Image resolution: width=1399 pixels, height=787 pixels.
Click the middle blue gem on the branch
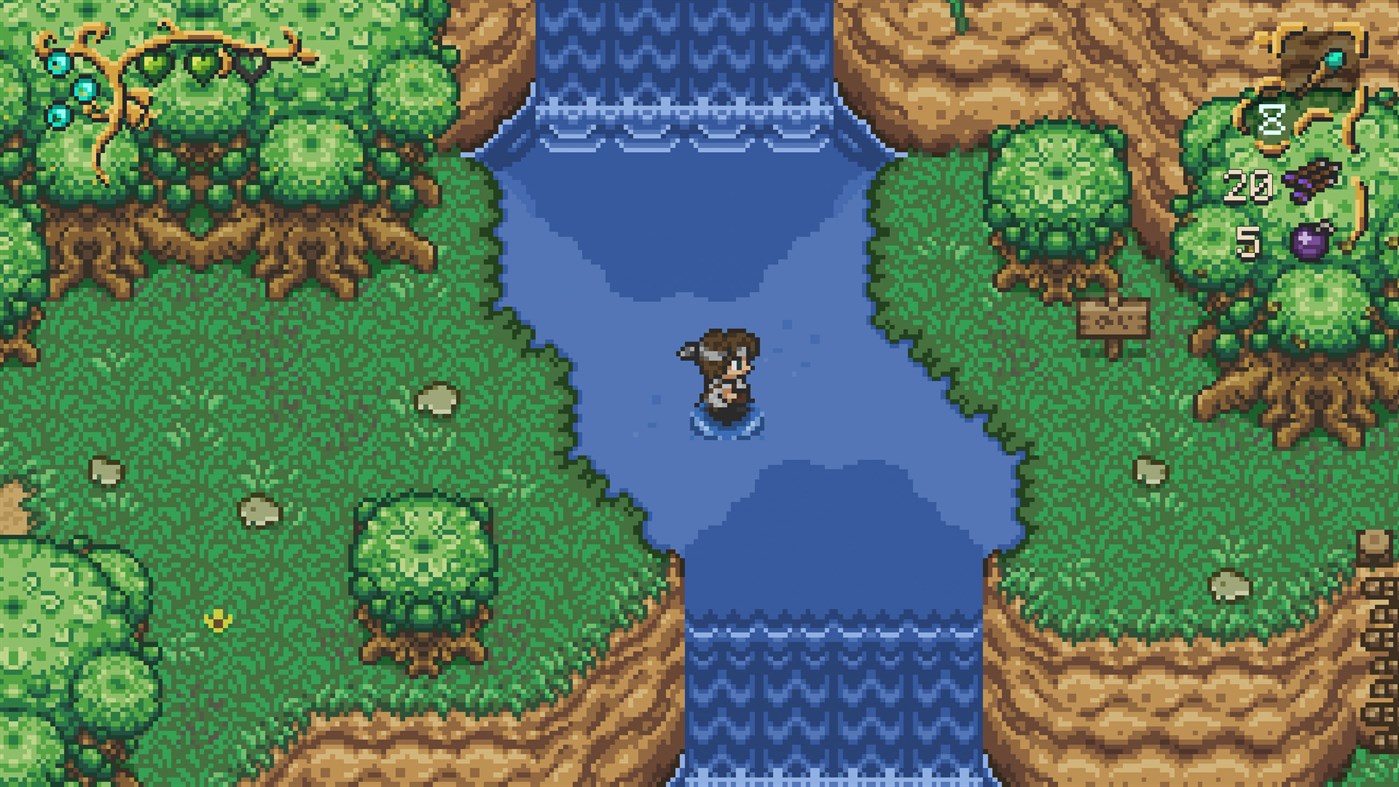click(x=85, y=90)
